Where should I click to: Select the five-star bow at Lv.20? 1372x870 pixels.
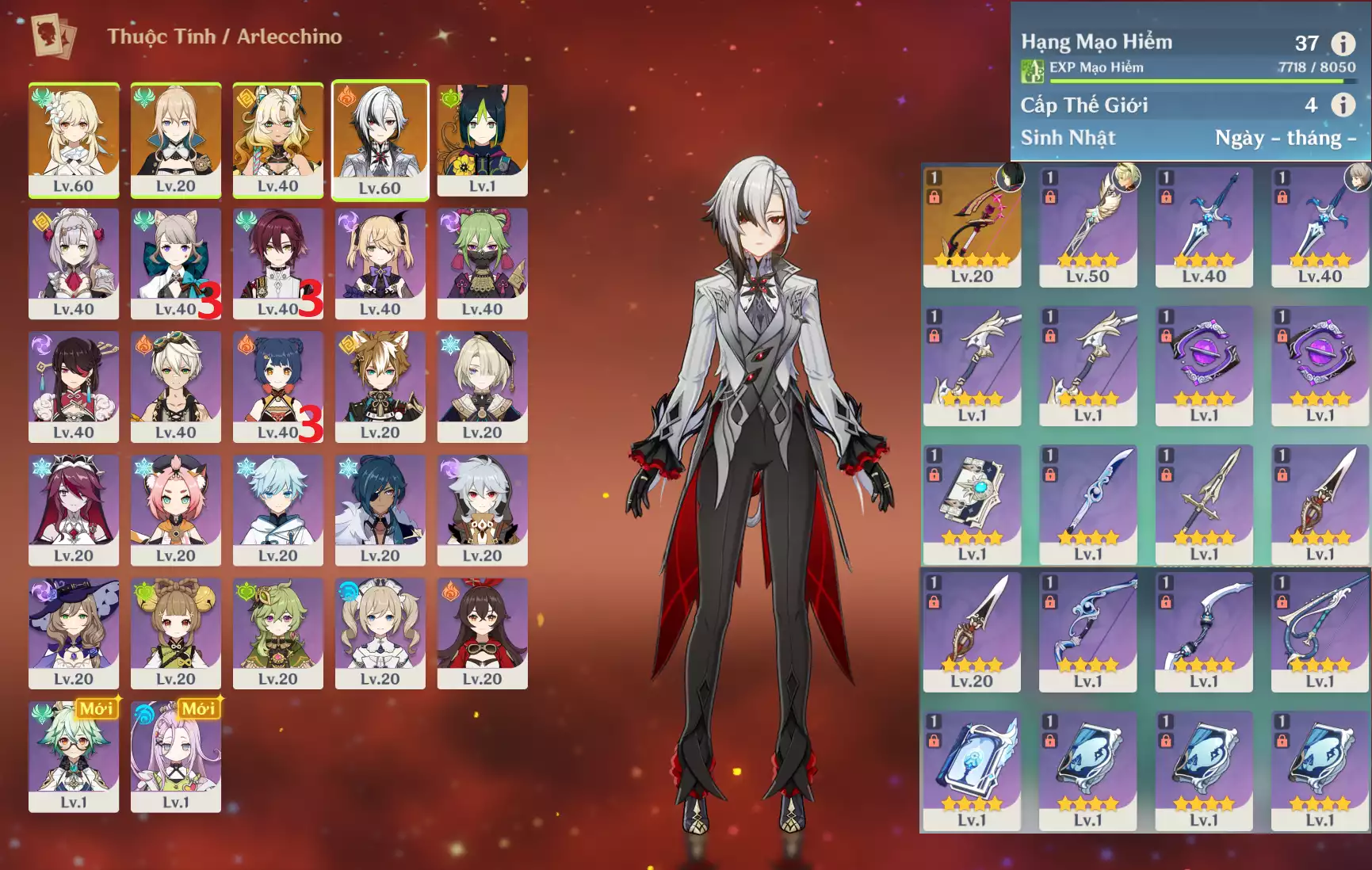coord(972,226)
